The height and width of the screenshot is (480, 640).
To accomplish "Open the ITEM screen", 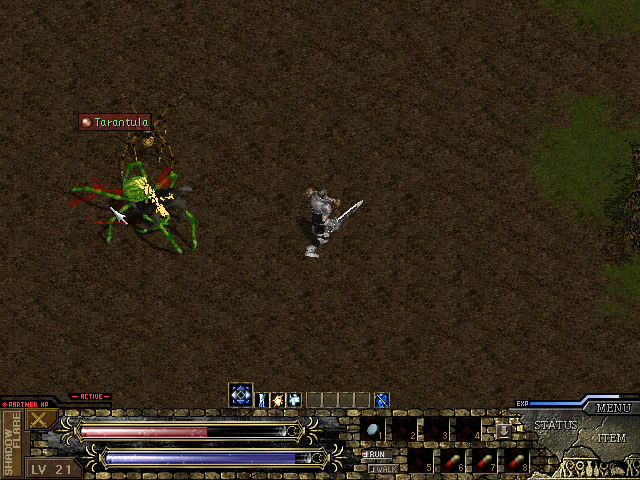I will pos(612,438).
